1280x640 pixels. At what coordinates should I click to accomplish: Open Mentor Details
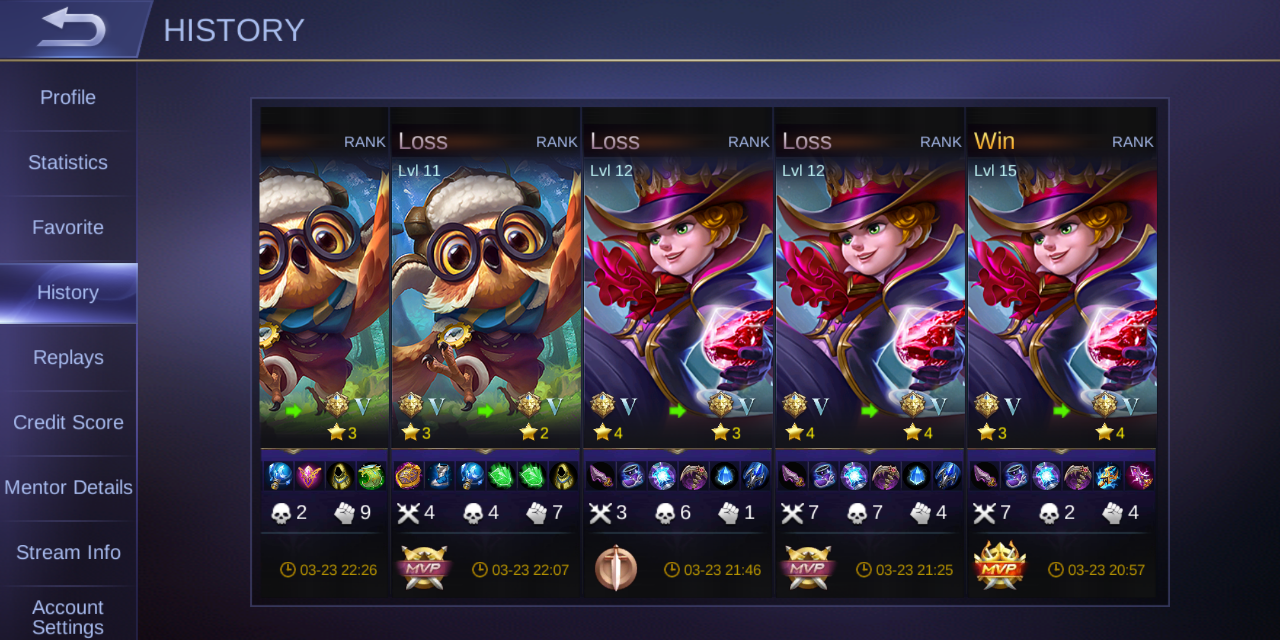(68, 488)
